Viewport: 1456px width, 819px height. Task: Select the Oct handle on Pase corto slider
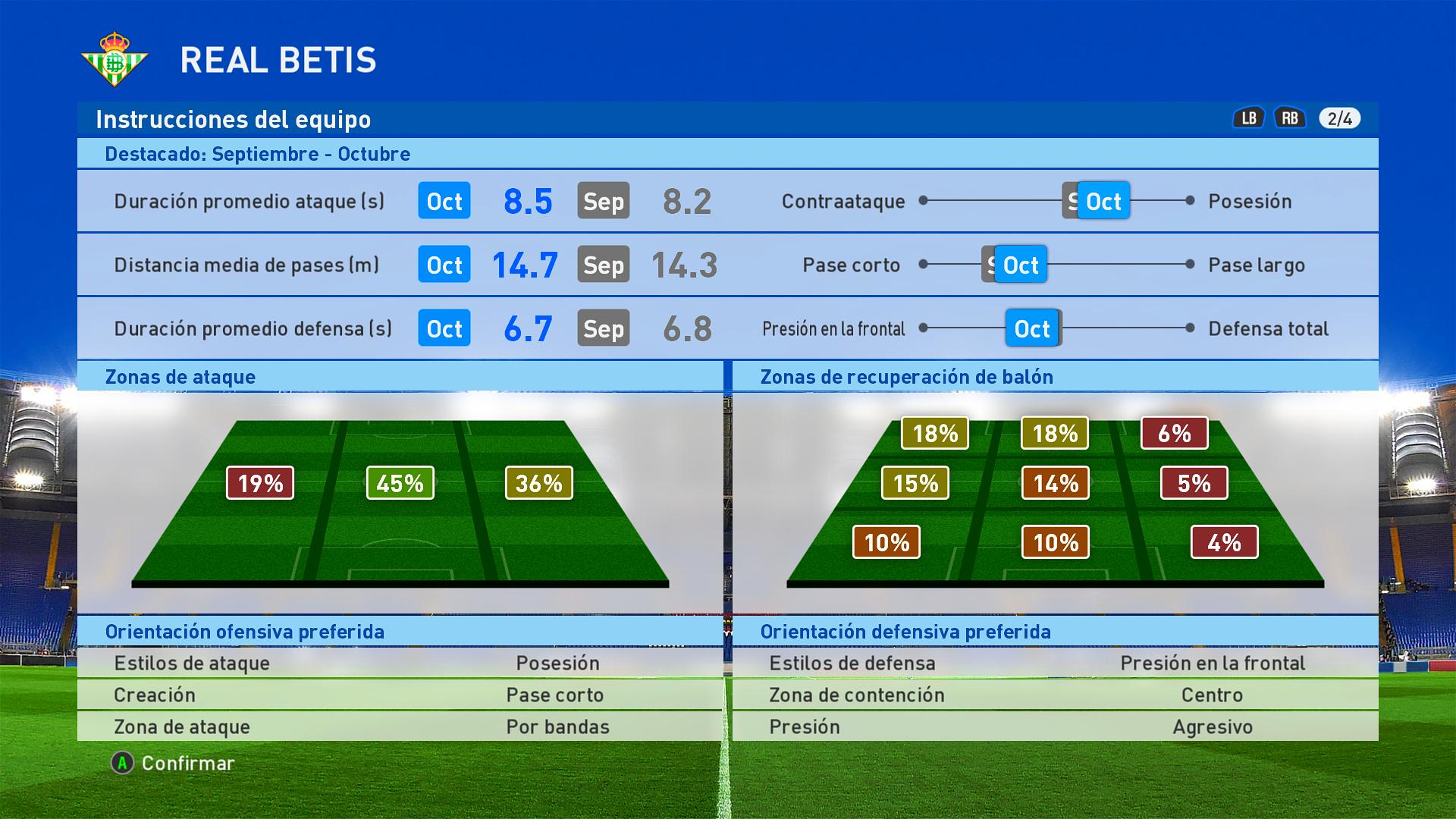pyautogui.click(x=1021, y=265)
